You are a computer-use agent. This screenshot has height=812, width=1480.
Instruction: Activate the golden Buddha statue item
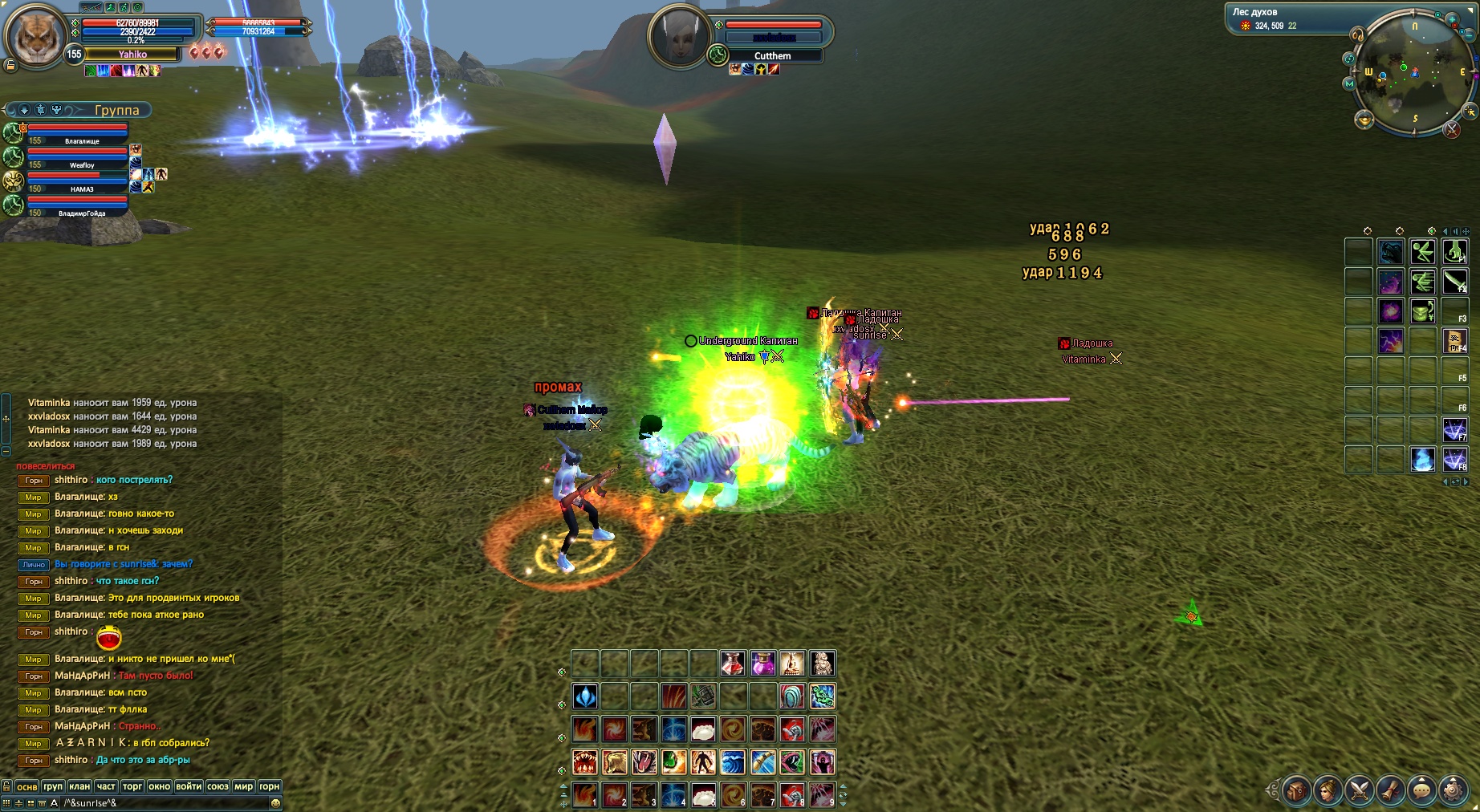[x=792, y=664]
